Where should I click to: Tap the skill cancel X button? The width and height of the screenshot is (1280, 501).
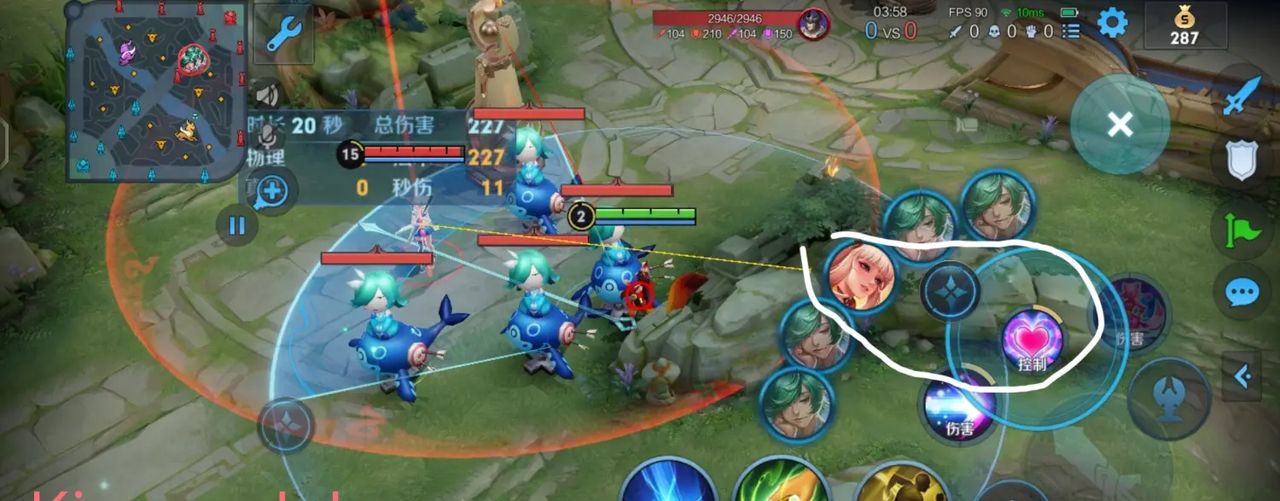[1120, 124]
